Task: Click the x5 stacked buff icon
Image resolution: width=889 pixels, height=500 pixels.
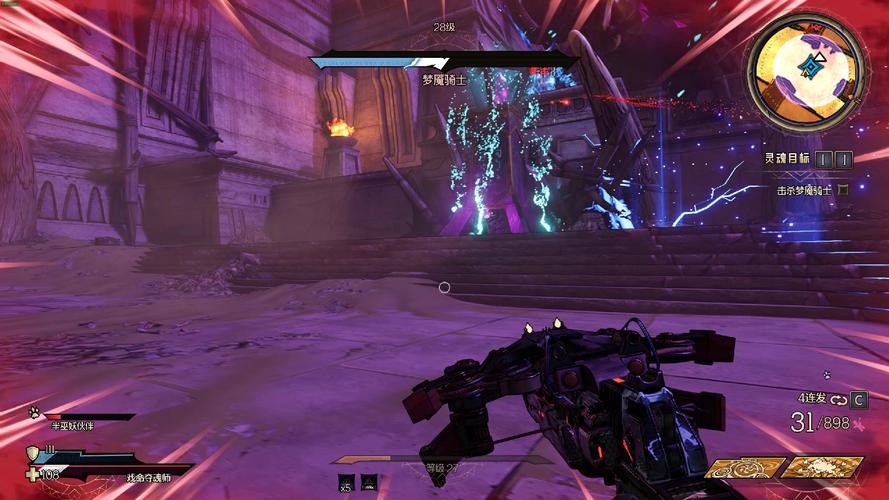Action: 346,482
